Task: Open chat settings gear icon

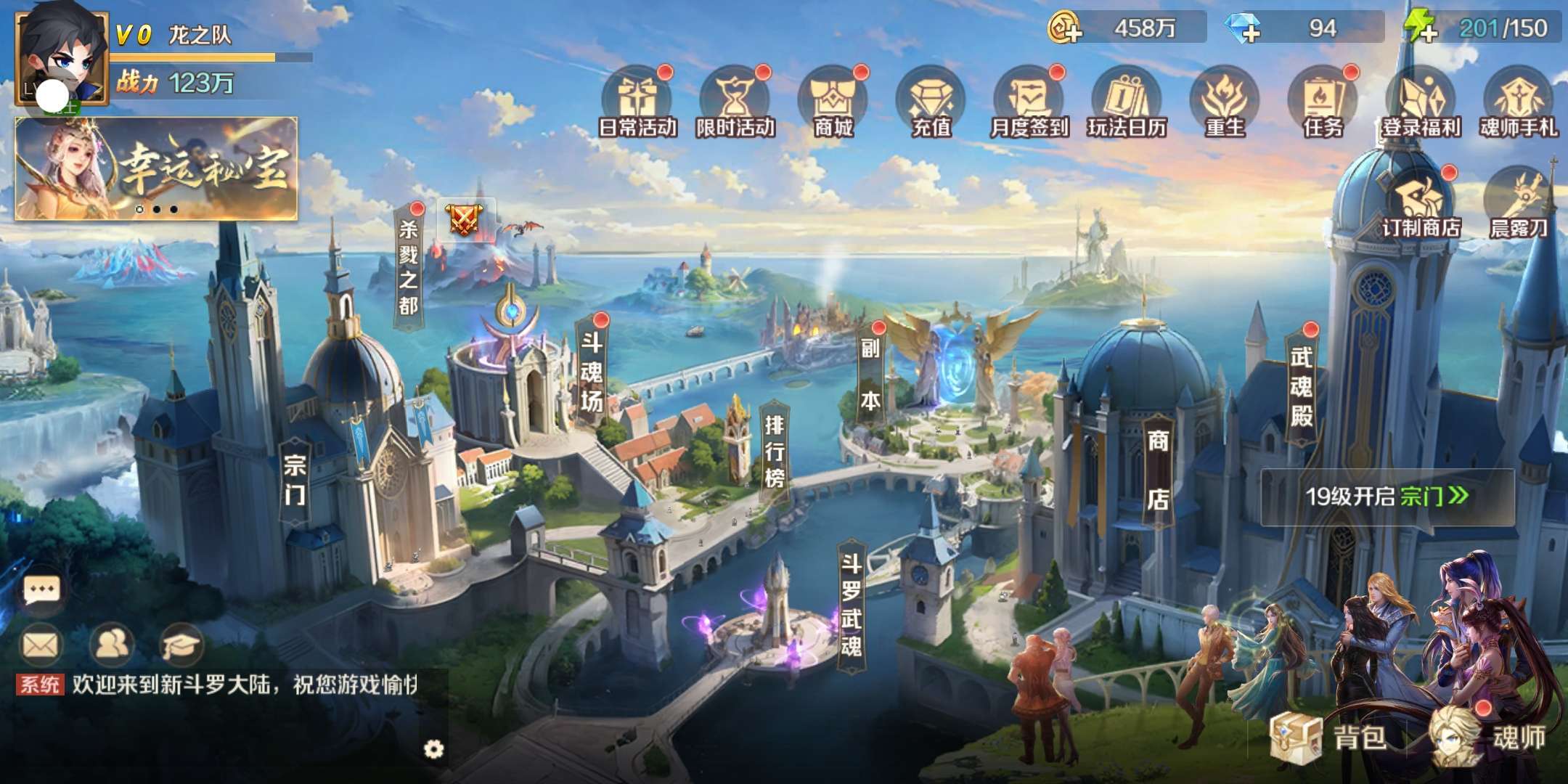Action: click(433, 749)
